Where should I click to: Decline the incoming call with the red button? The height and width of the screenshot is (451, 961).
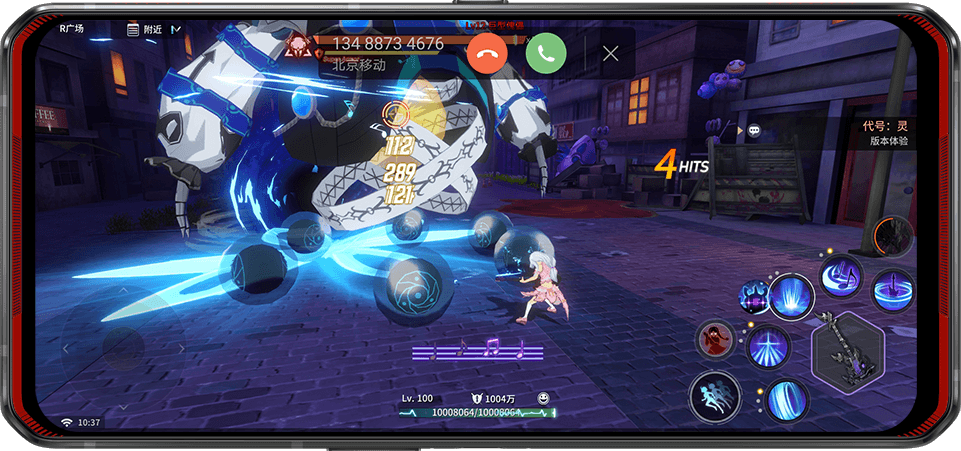[487, 52]
